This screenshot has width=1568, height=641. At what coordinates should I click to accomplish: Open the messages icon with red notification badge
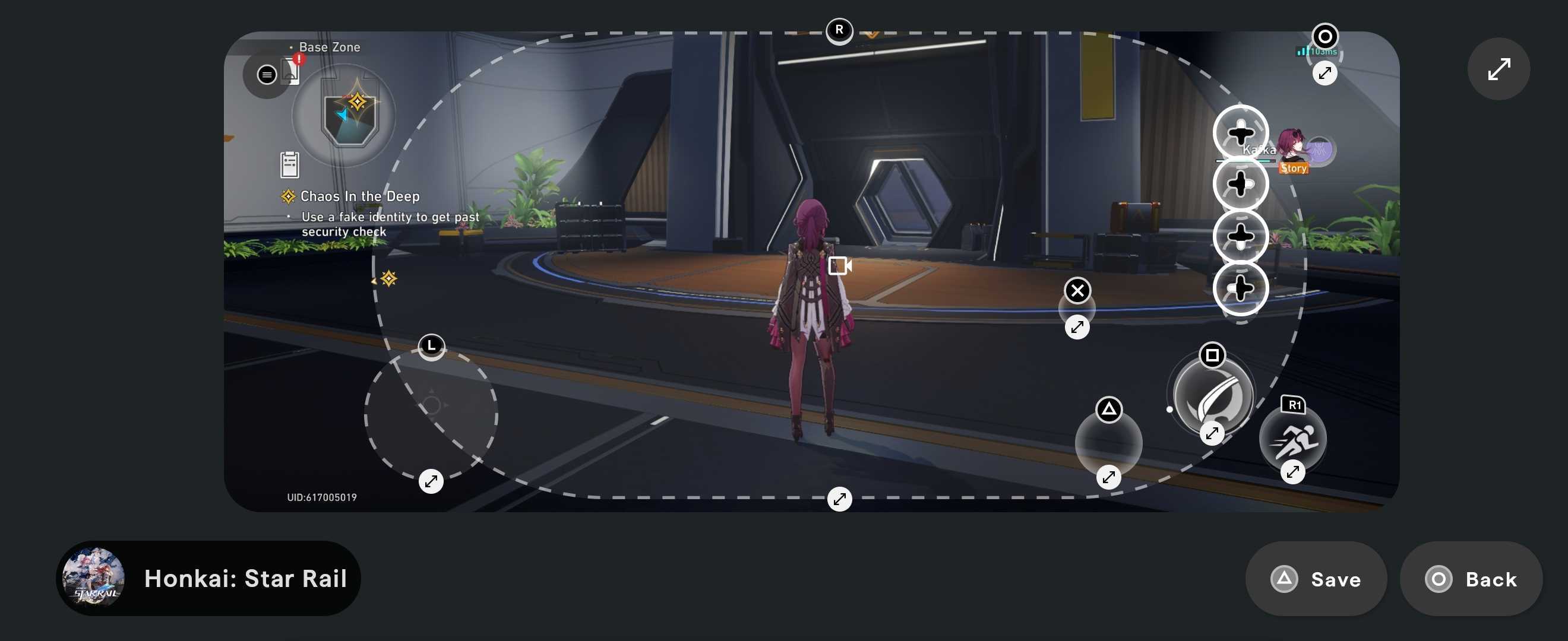[x=291, y=70]
